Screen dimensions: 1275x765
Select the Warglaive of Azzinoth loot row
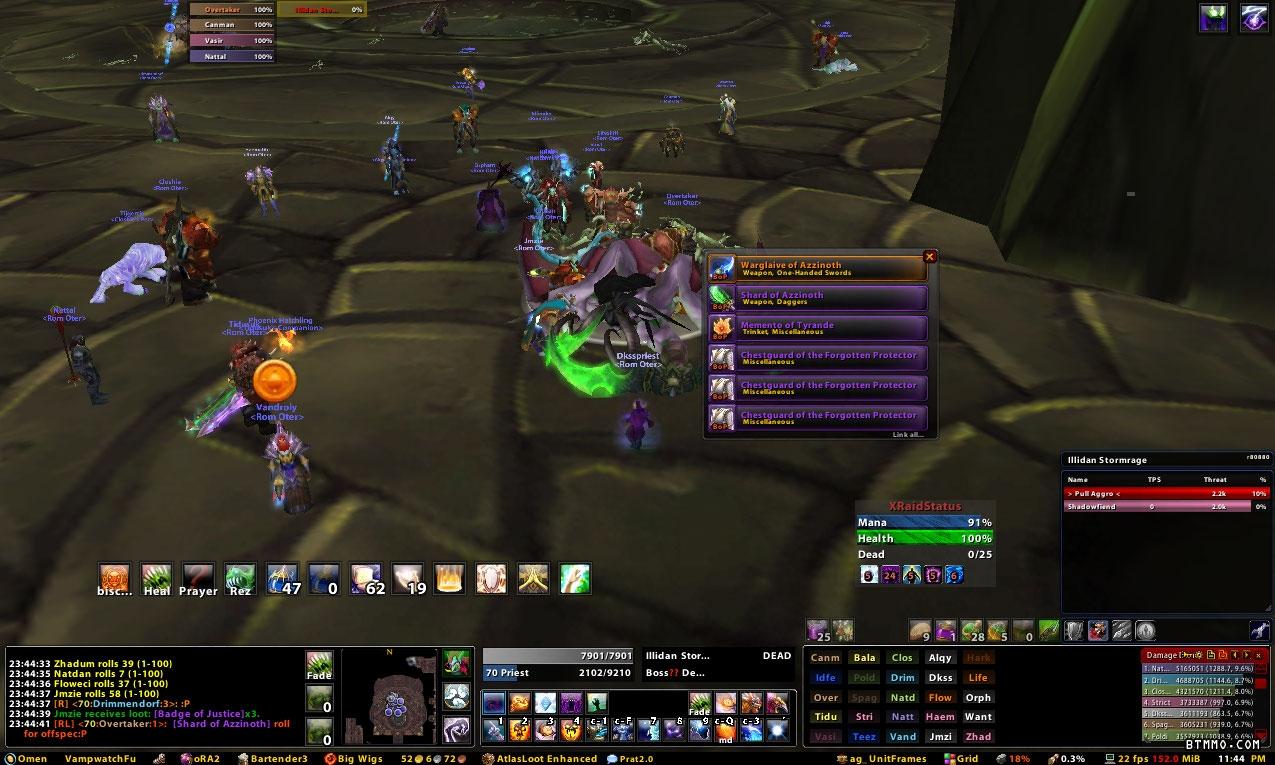click(817, 268)
